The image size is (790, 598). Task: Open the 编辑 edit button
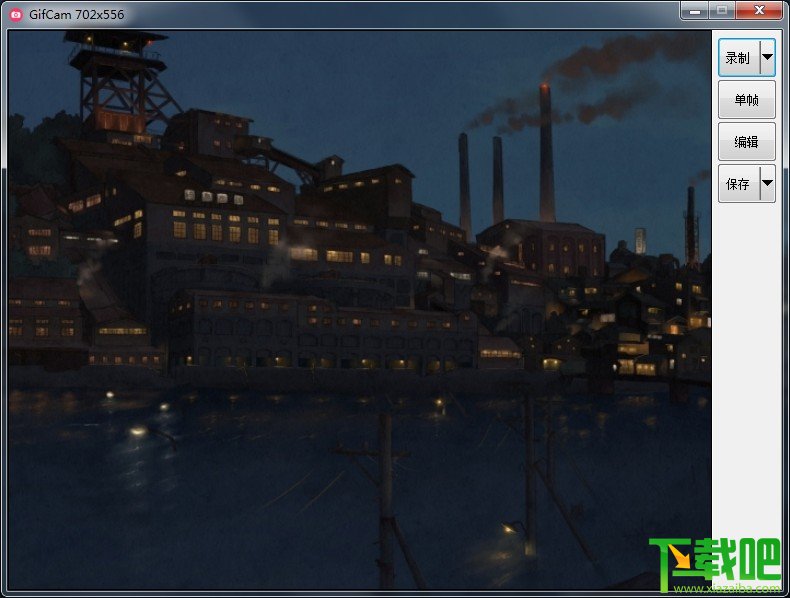(x=746, y=142)
